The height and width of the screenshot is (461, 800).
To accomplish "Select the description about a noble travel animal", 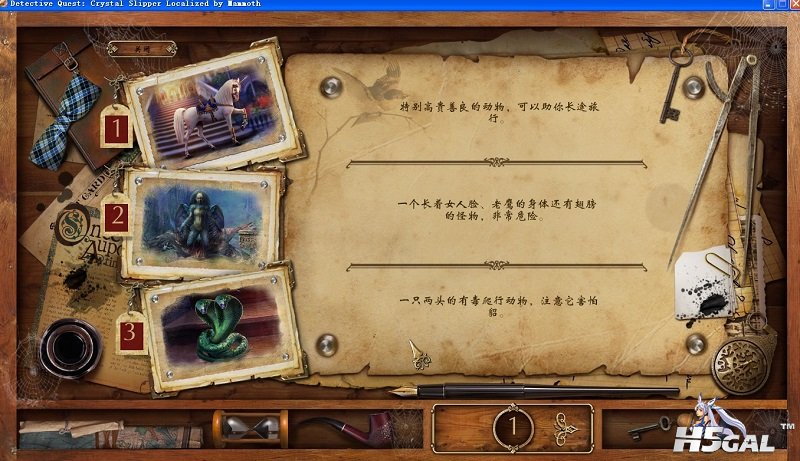I will 490,111.
